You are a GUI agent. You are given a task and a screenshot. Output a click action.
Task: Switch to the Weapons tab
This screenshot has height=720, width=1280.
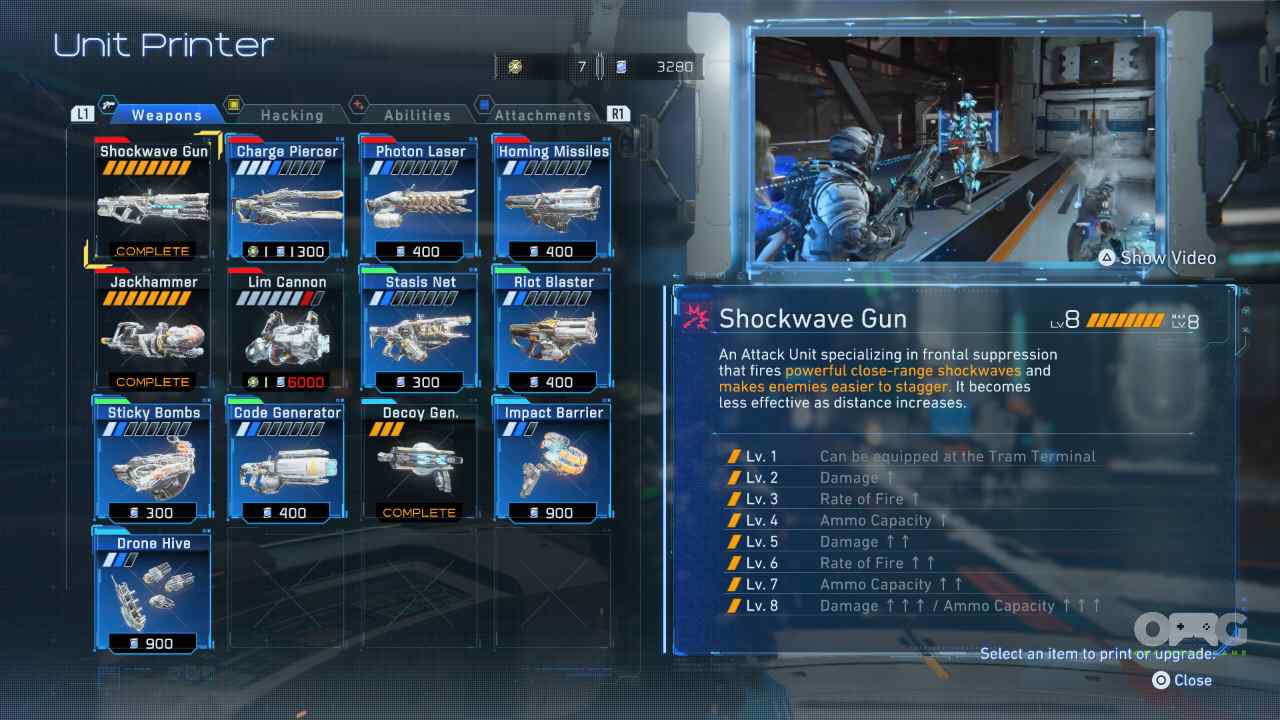[x=166, y=115]
